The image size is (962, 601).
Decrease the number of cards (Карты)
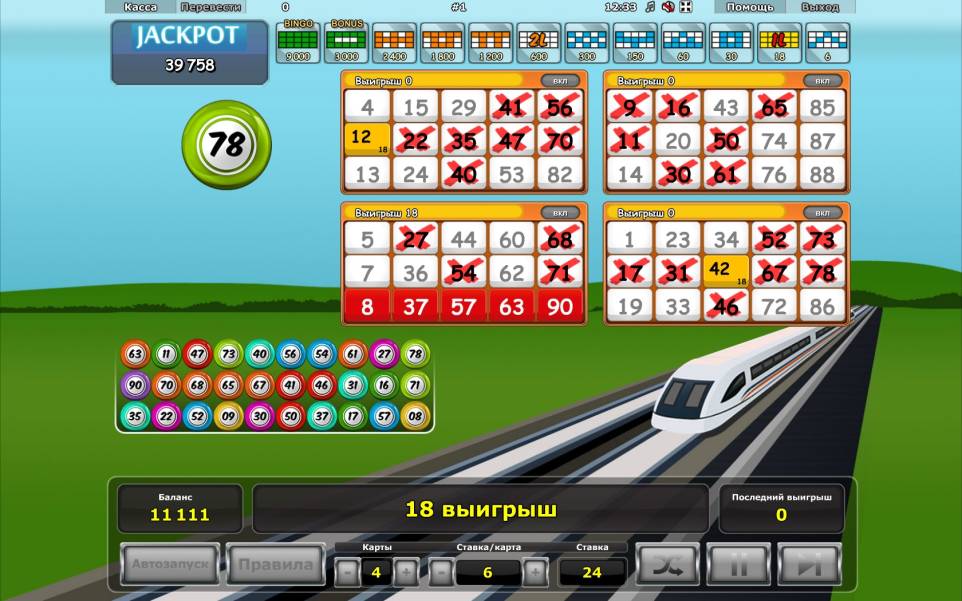coord(346,572)
